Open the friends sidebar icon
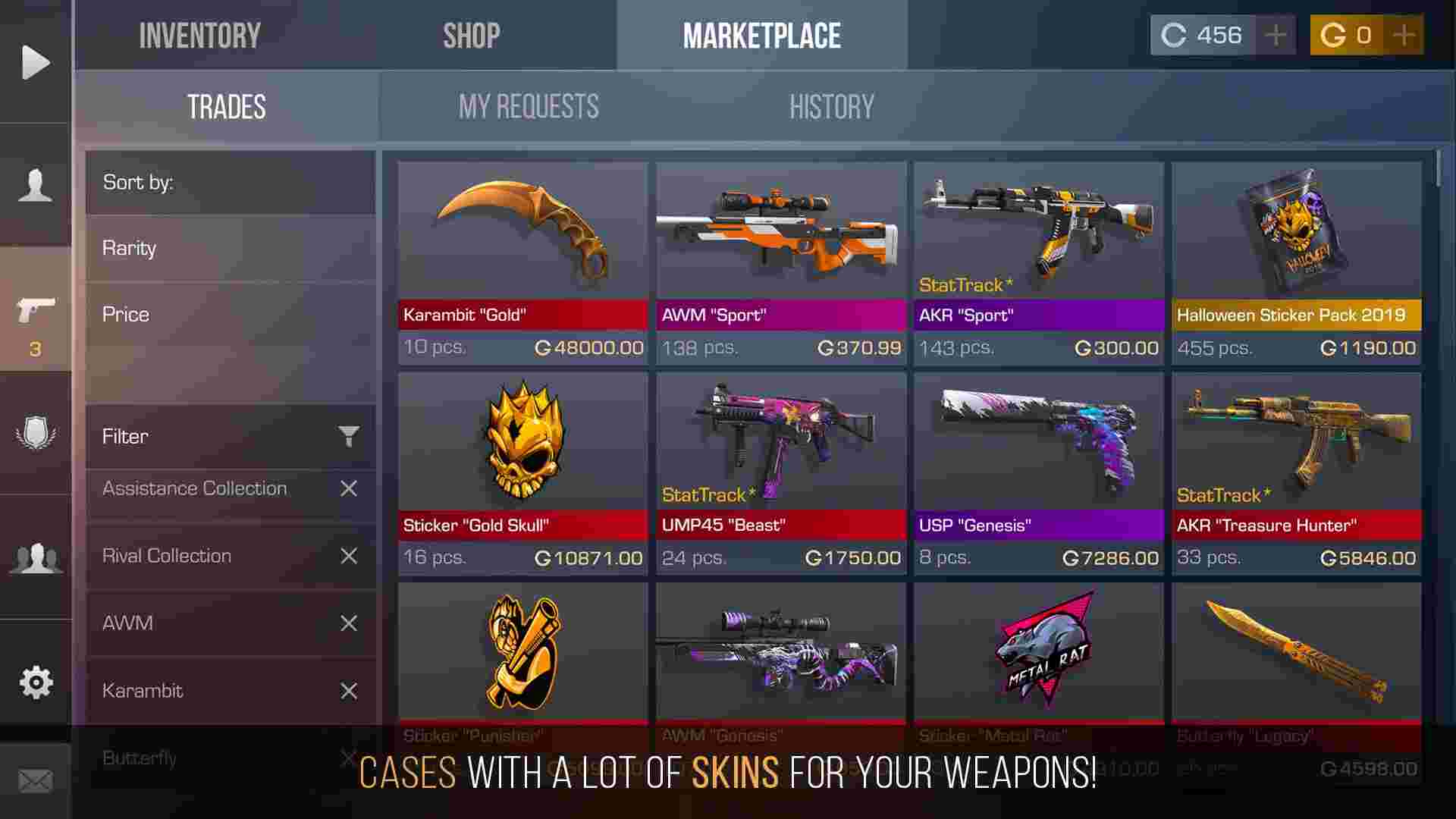Screen dimensions: 1456x819 [36, 557]
